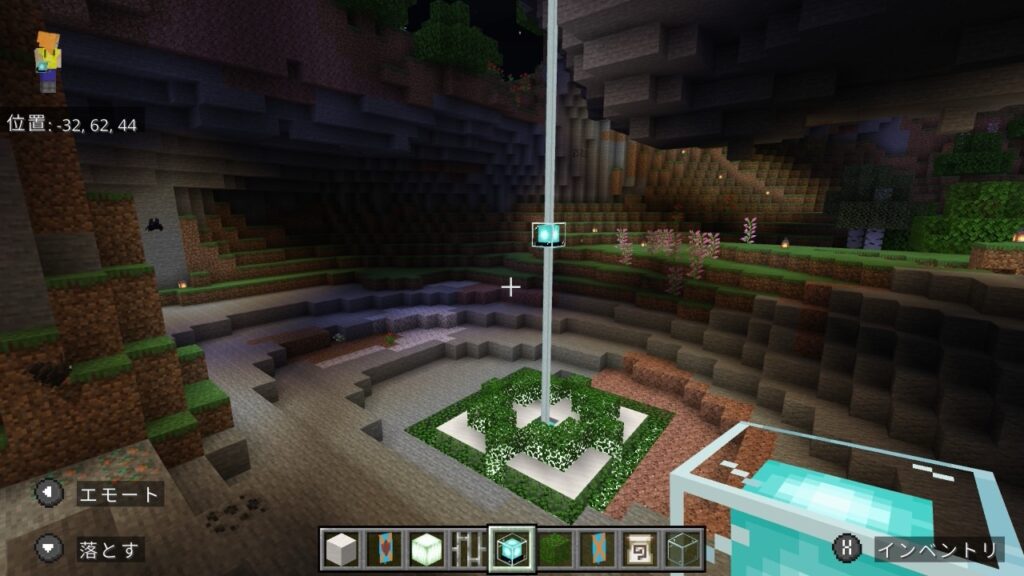Select the white block hotbar slot
The width and height of the screenshot is (1024, 576).
341,548
